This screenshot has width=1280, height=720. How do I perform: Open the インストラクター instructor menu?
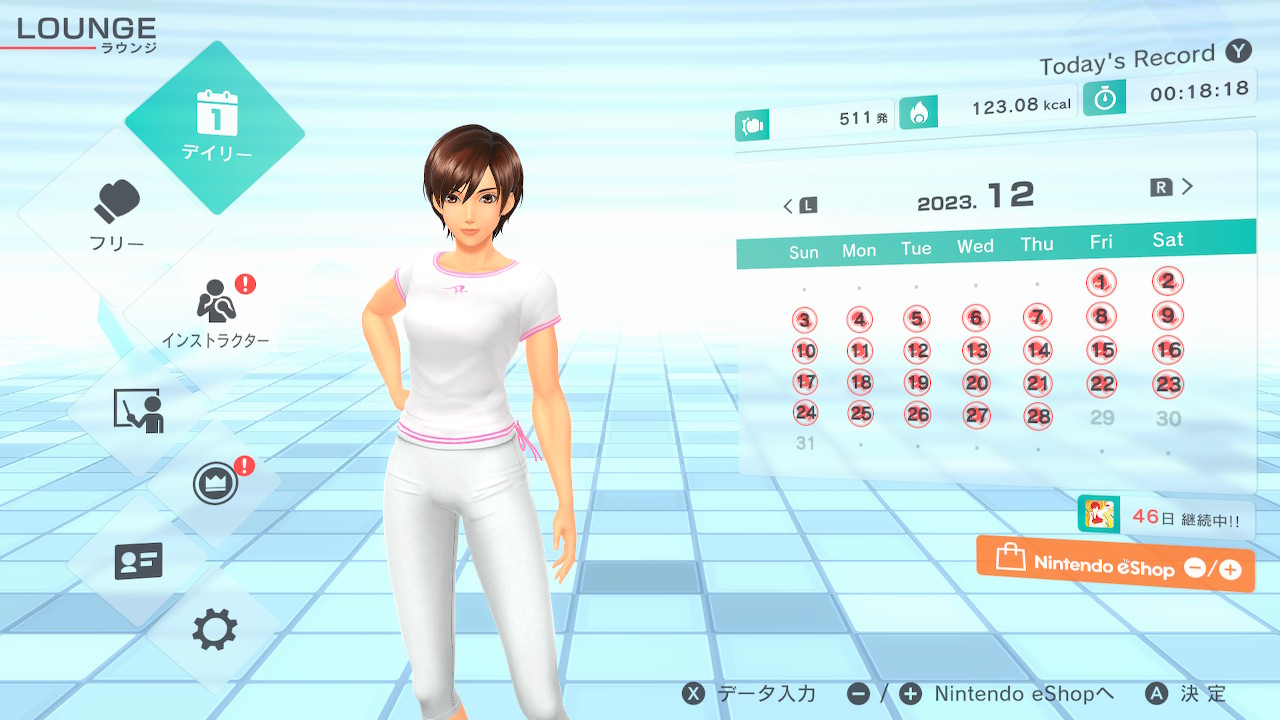coord(216,311)
